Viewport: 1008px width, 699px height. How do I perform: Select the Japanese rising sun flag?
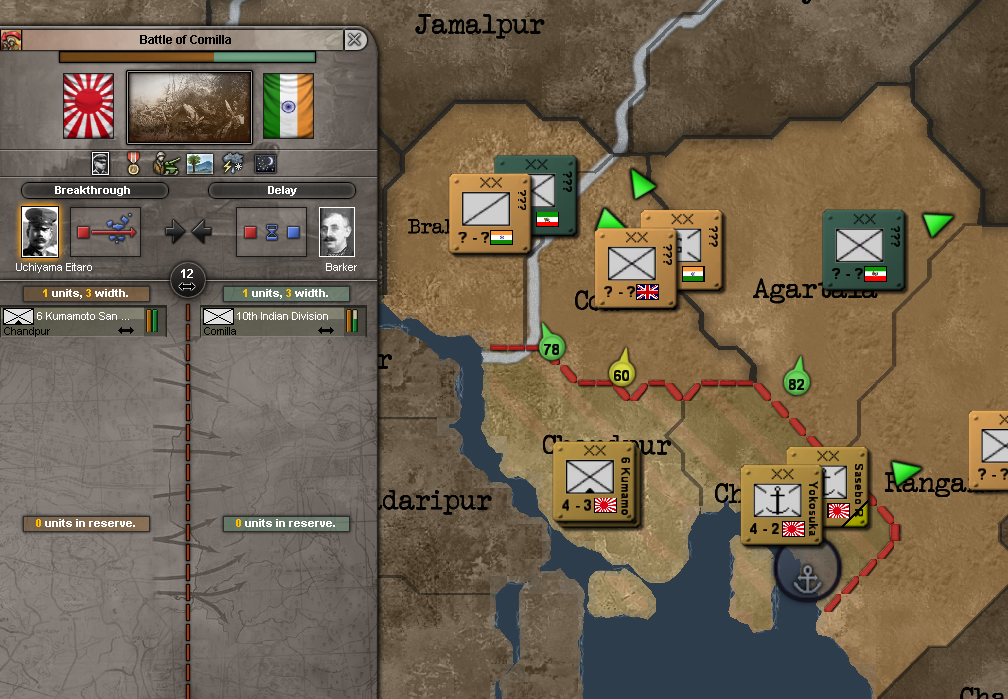point(89,105)
